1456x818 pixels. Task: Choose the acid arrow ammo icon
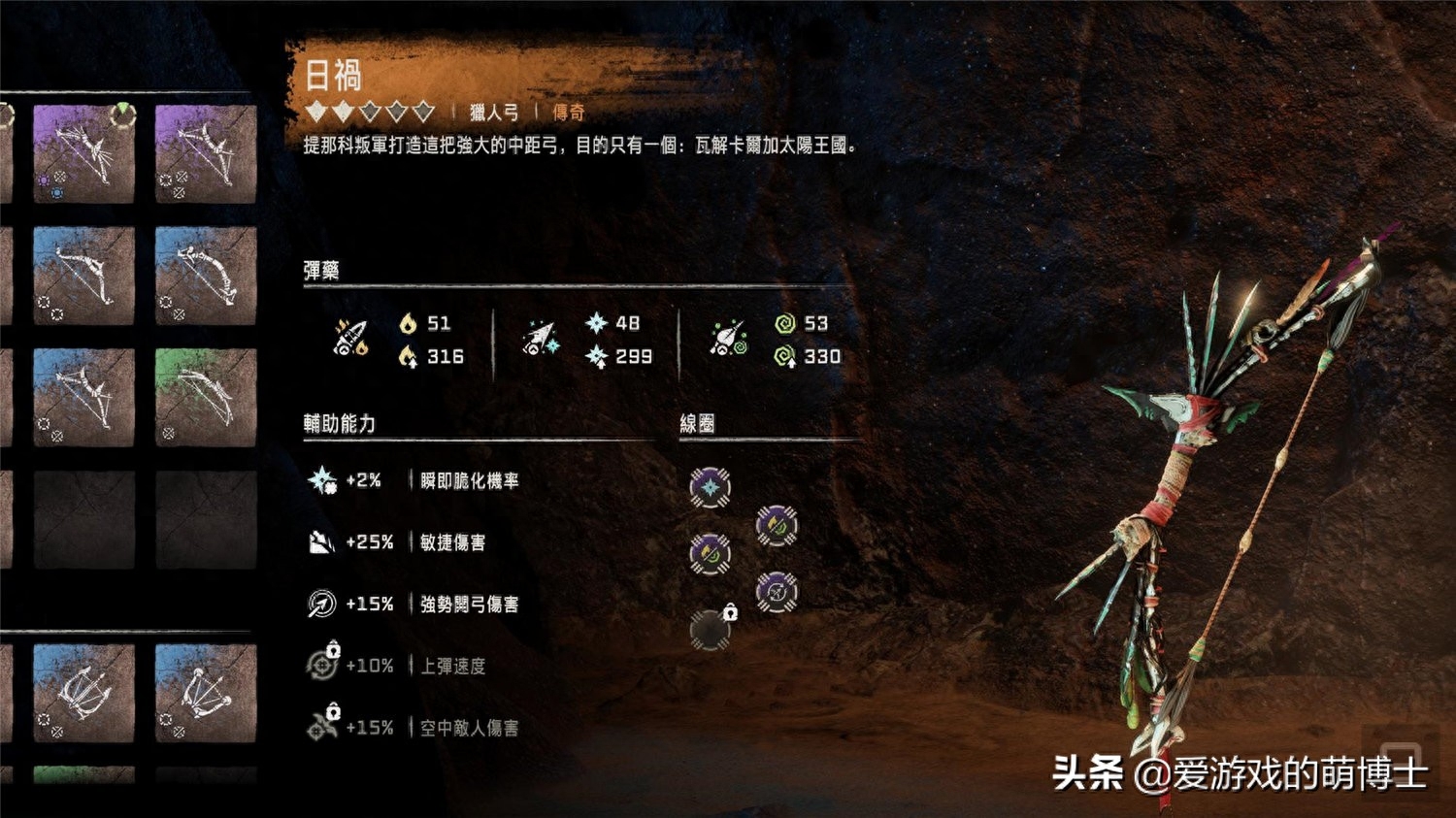point(727,339)
